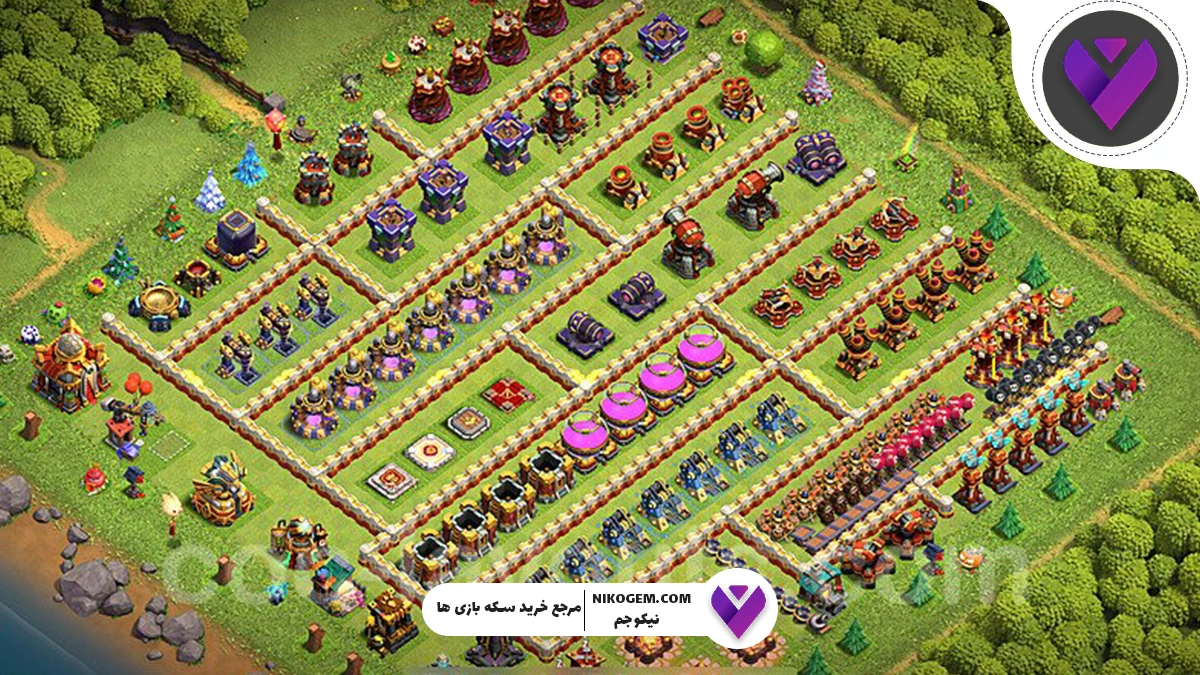Click the NIKOGEM.COM site label
Viewport: 1200px width, 675px height.
641,598
